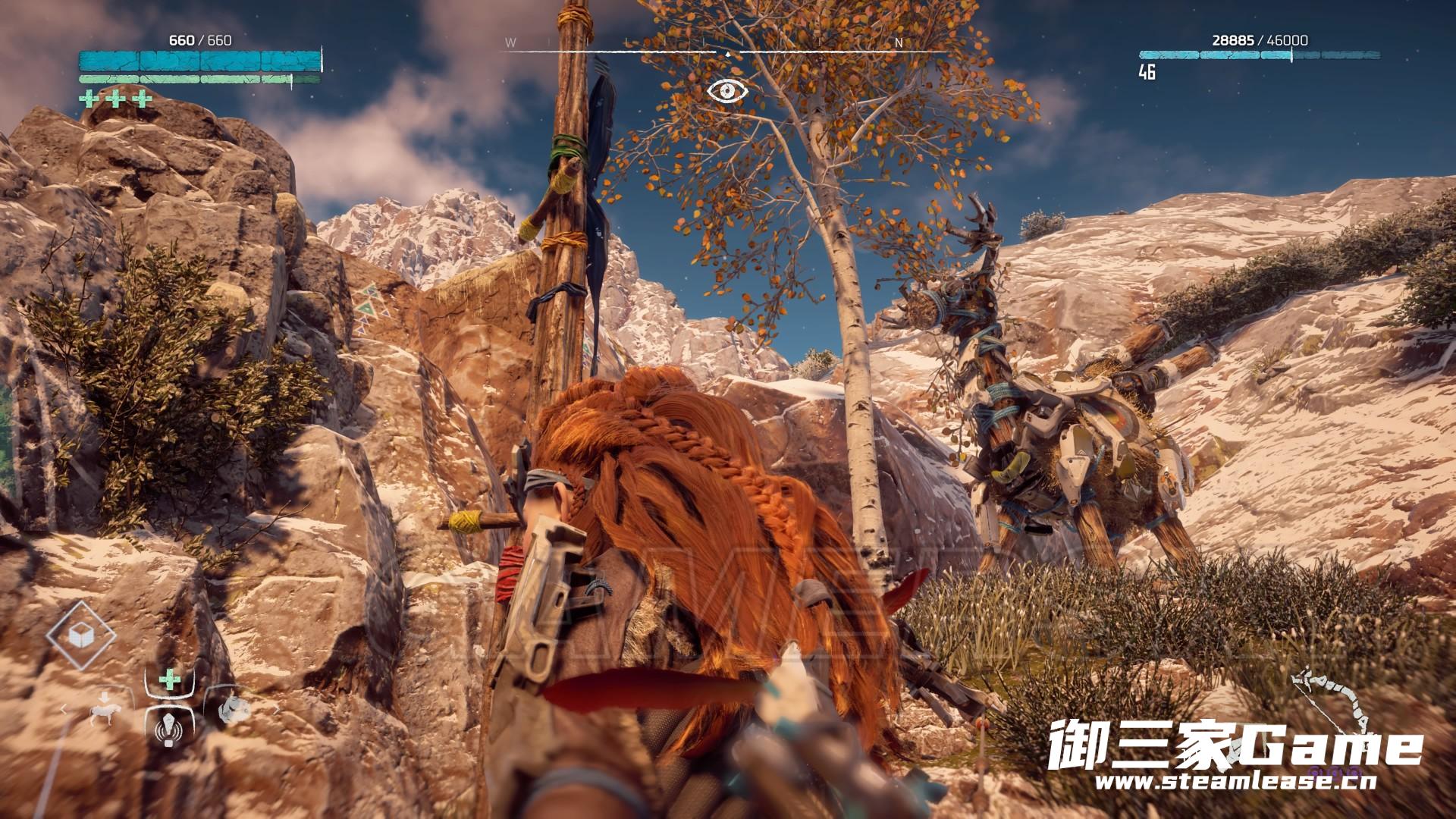Select the call mount horse tool

click(105, 711)
